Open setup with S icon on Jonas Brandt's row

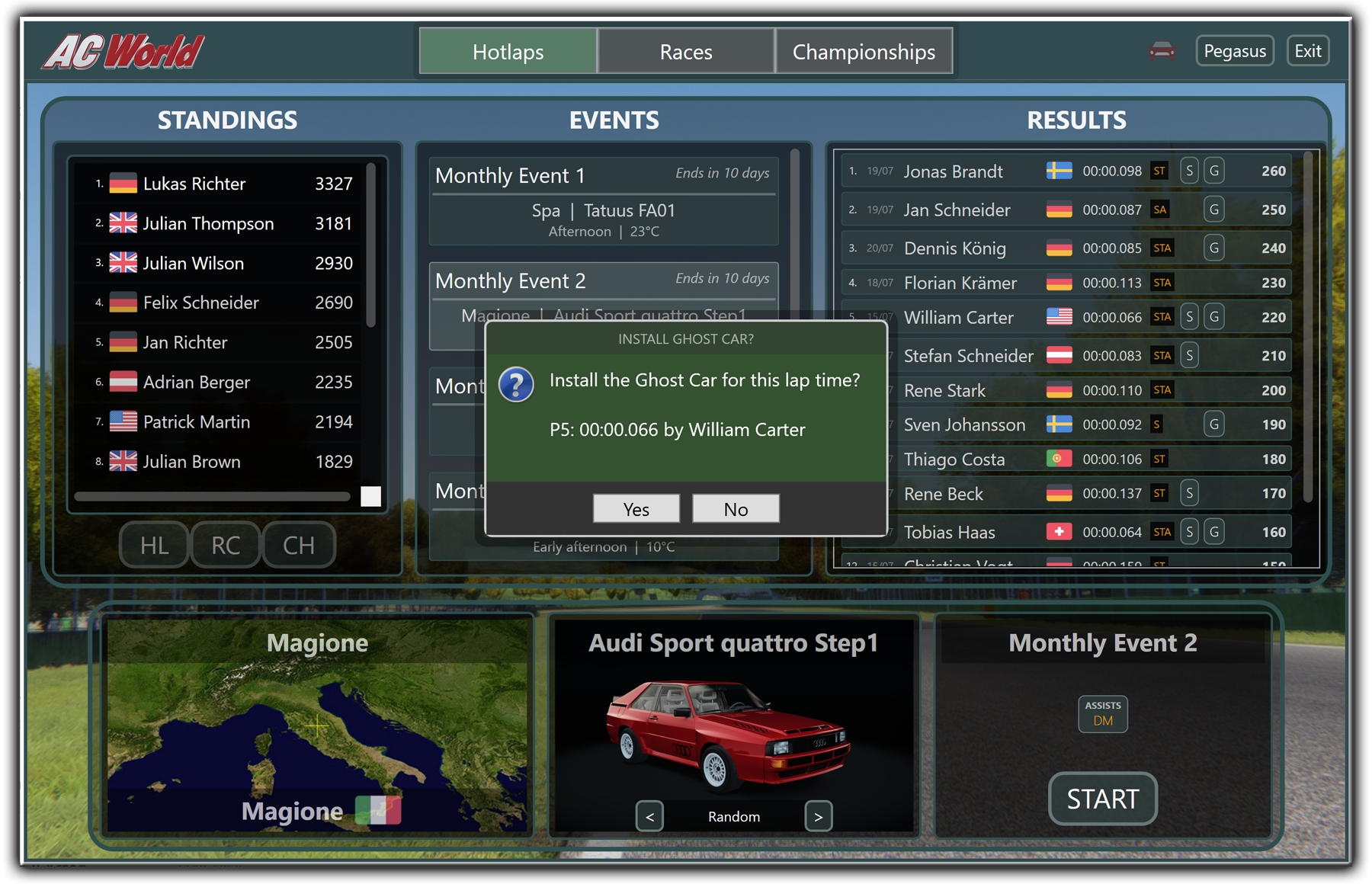tap(1189, 171)
